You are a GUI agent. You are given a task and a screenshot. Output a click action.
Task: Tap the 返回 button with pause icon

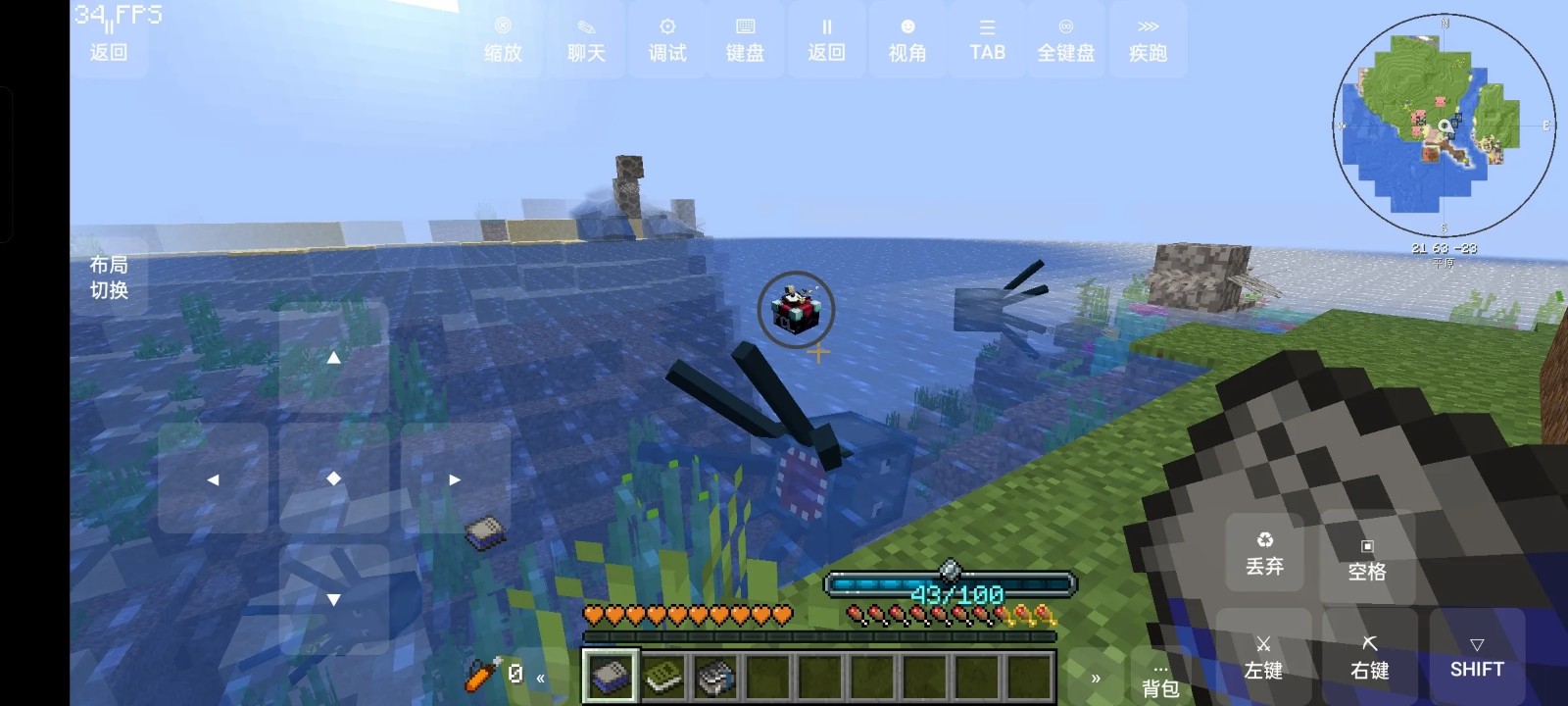click(826, 40)
